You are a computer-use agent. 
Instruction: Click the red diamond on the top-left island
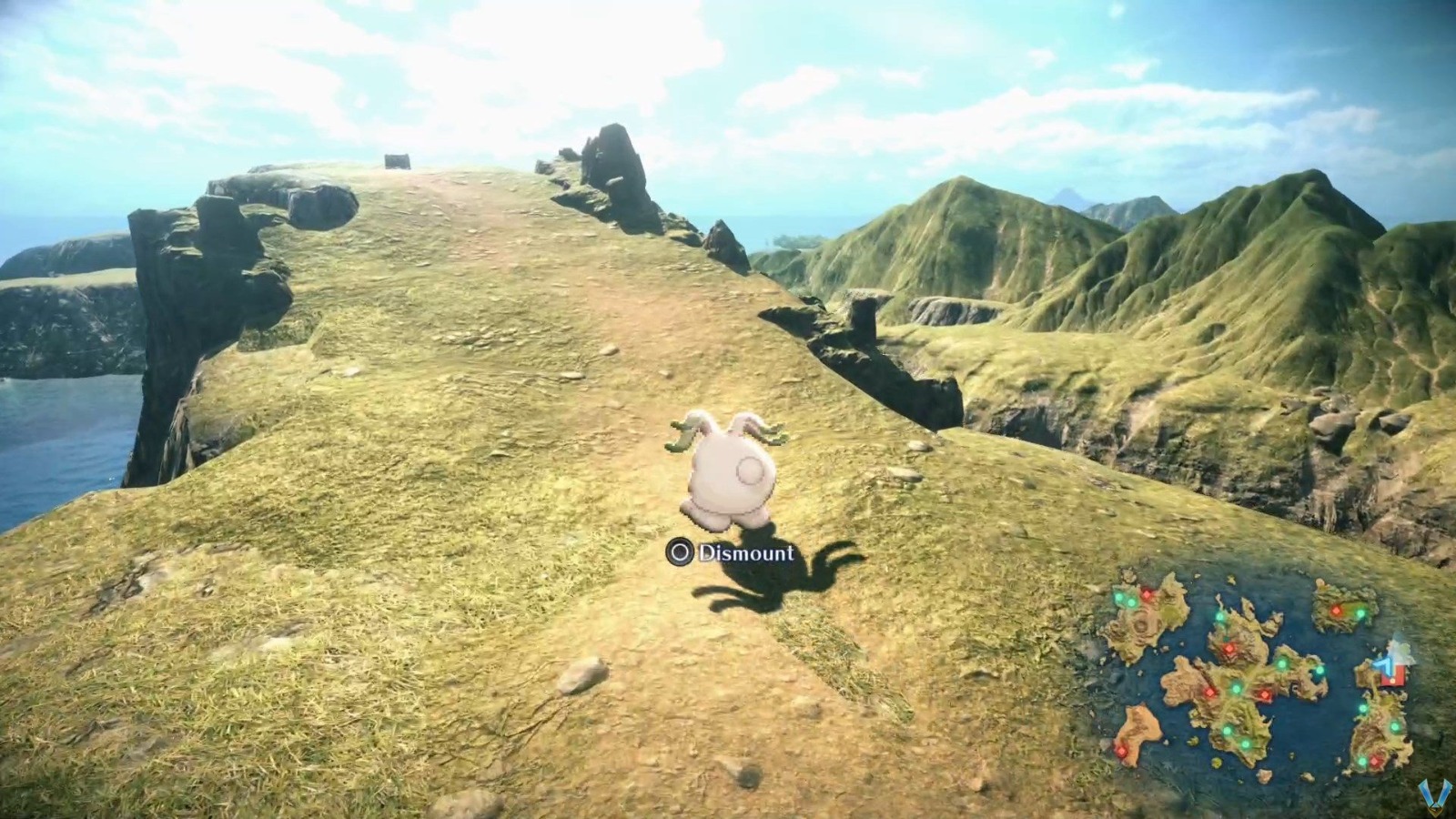[x=1146, y=594]
